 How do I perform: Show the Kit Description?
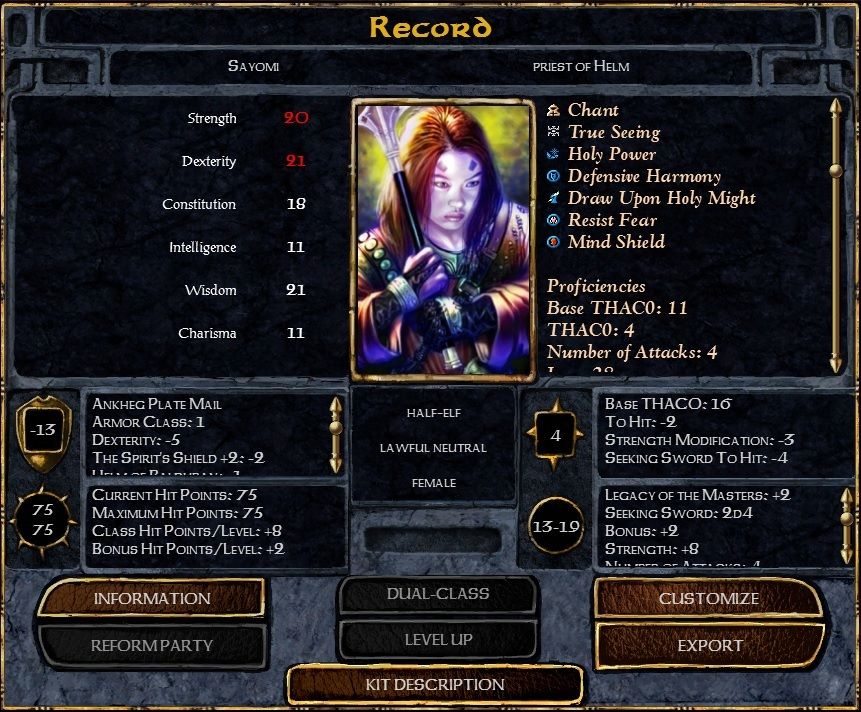click(434, 685)
